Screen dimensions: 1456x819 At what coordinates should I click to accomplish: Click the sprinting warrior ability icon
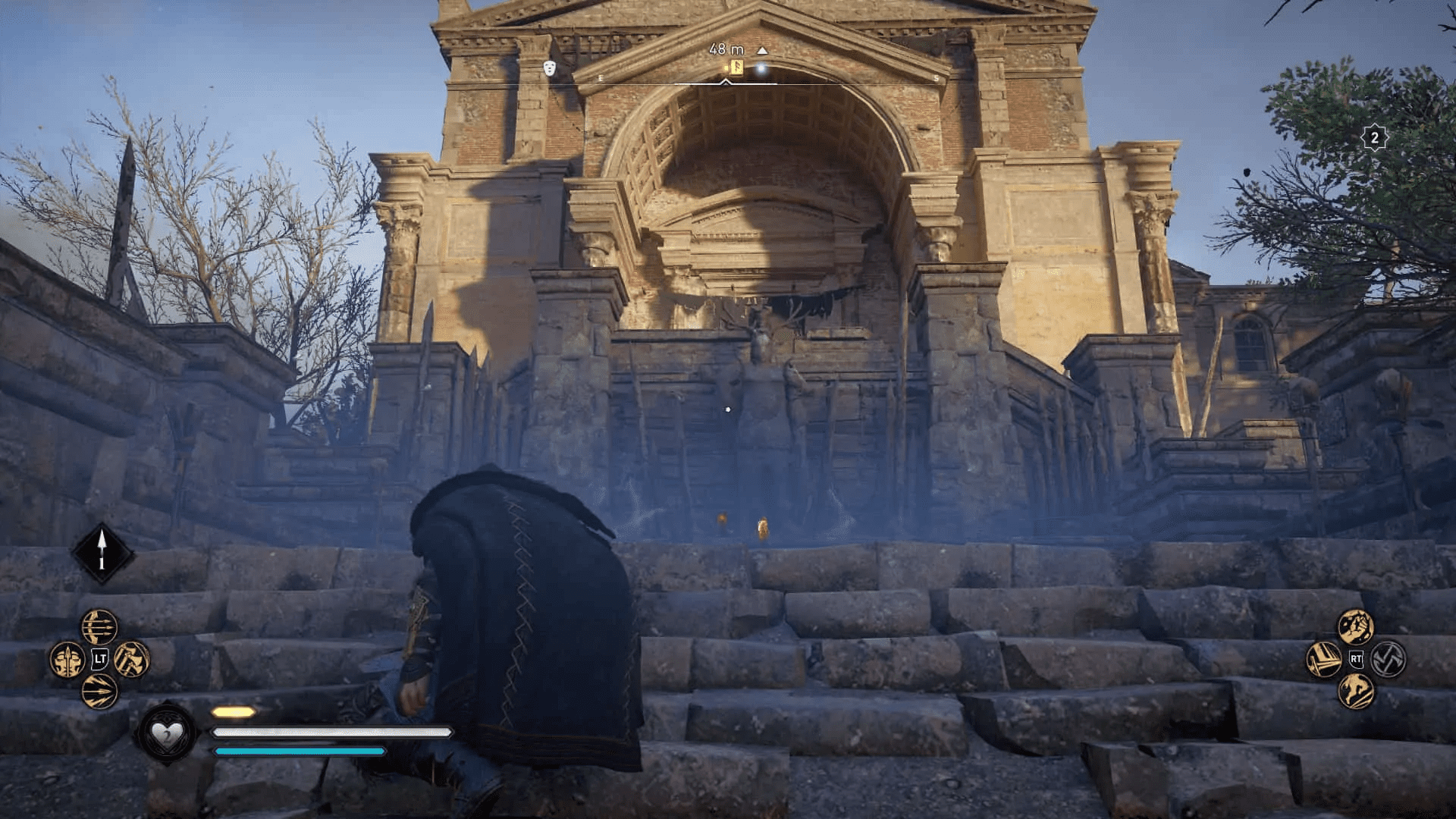point(1356,692)
